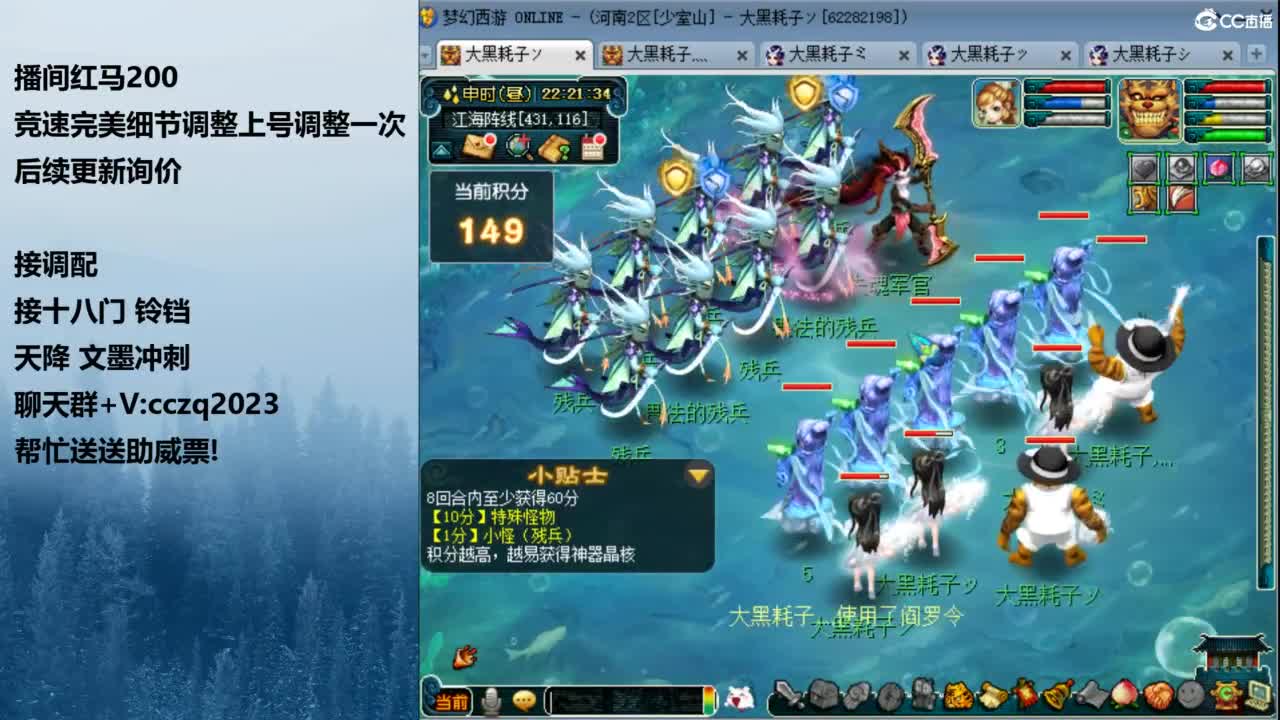Collapse the coordinate panel with arrow button
Screen dimensions: 1280x720
pyautogui.click(x=443, y=152)
